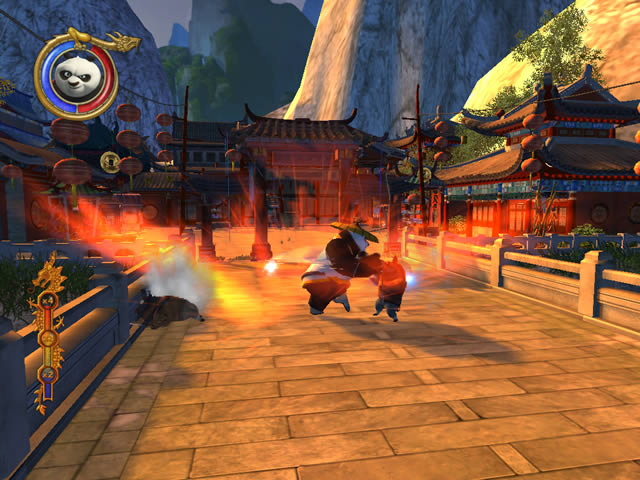Select the x2 orb on the dragon meter
The height and width of the screenshot is (480, 640).
(x=47, y=373)
